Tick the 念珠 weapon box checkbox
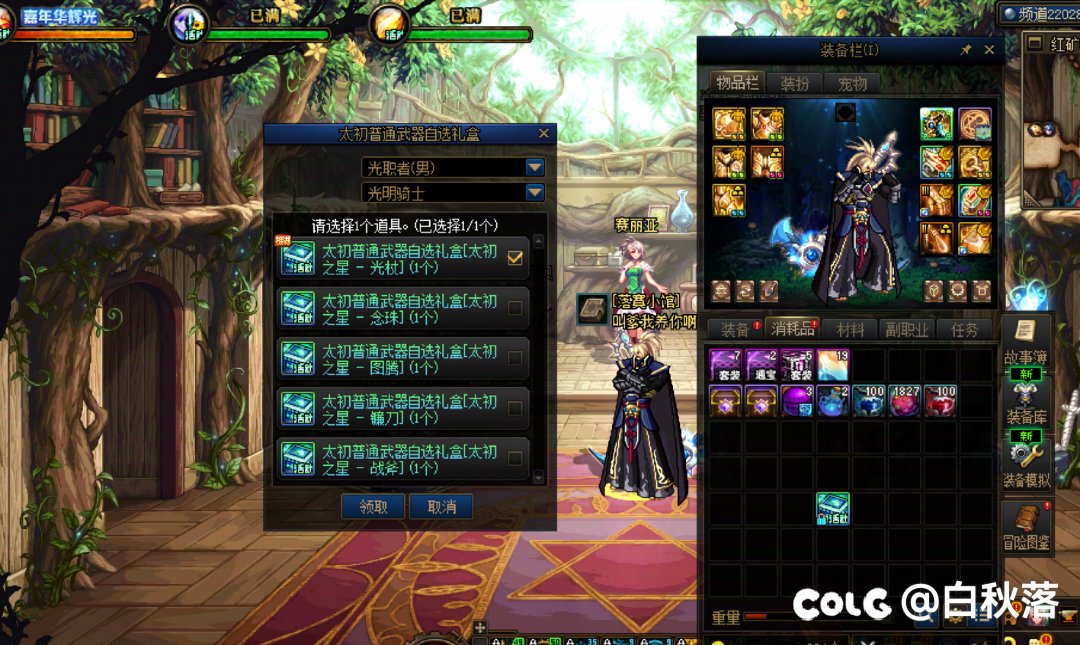This screenshot has height=645, width=1080. click(x=515, y=309)
